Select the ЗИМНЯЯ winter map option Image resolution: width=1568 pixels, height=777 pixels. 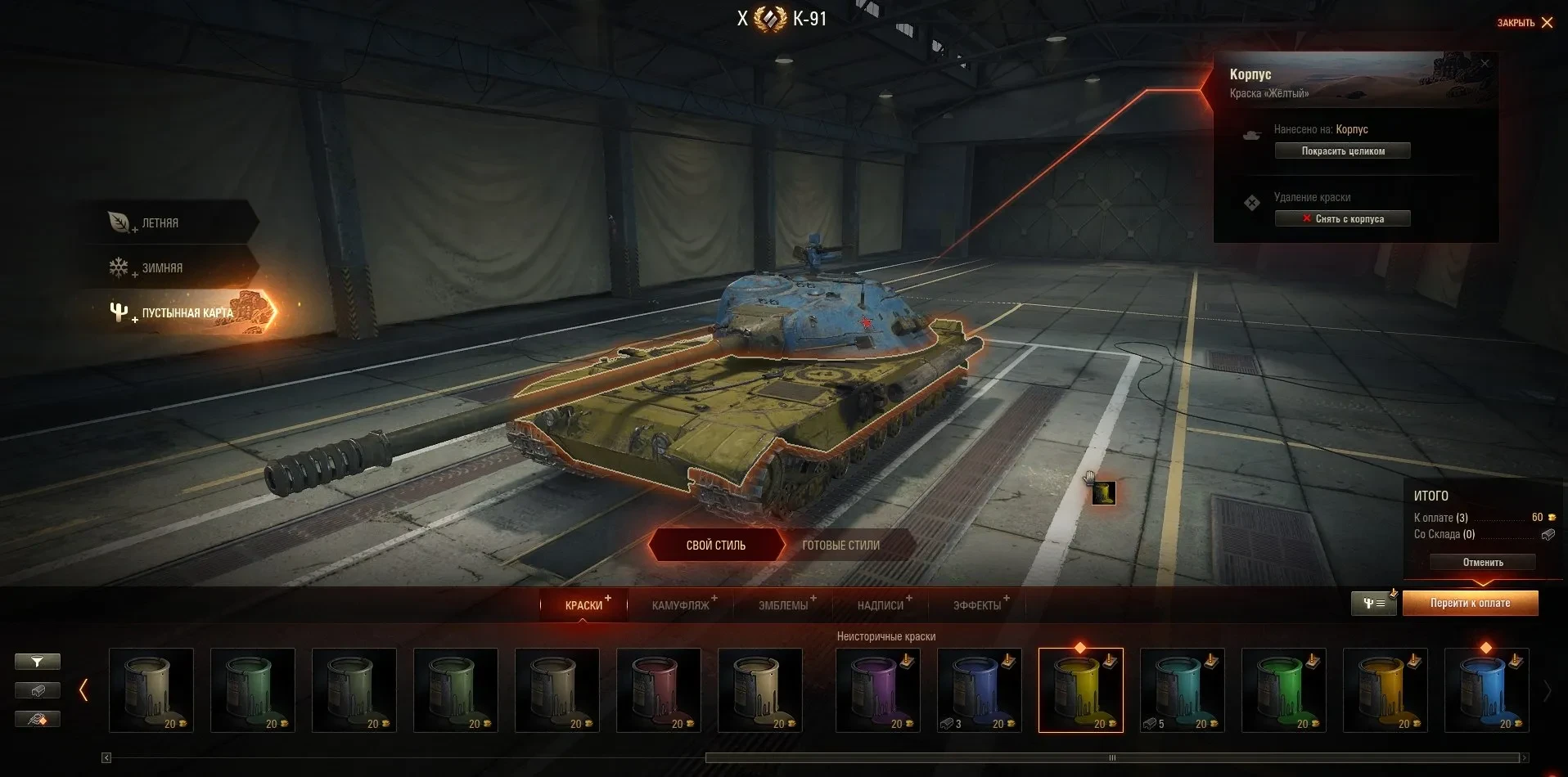point(162,267)
